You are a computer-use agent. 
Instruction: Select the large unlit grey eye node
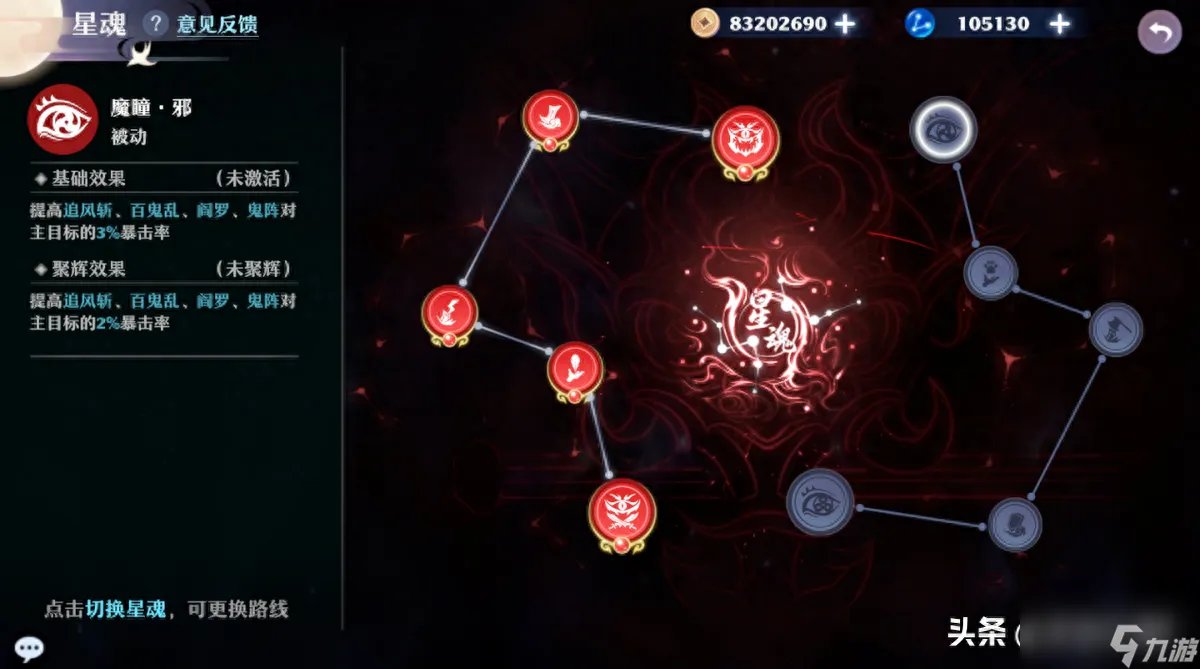coord(819,501)
